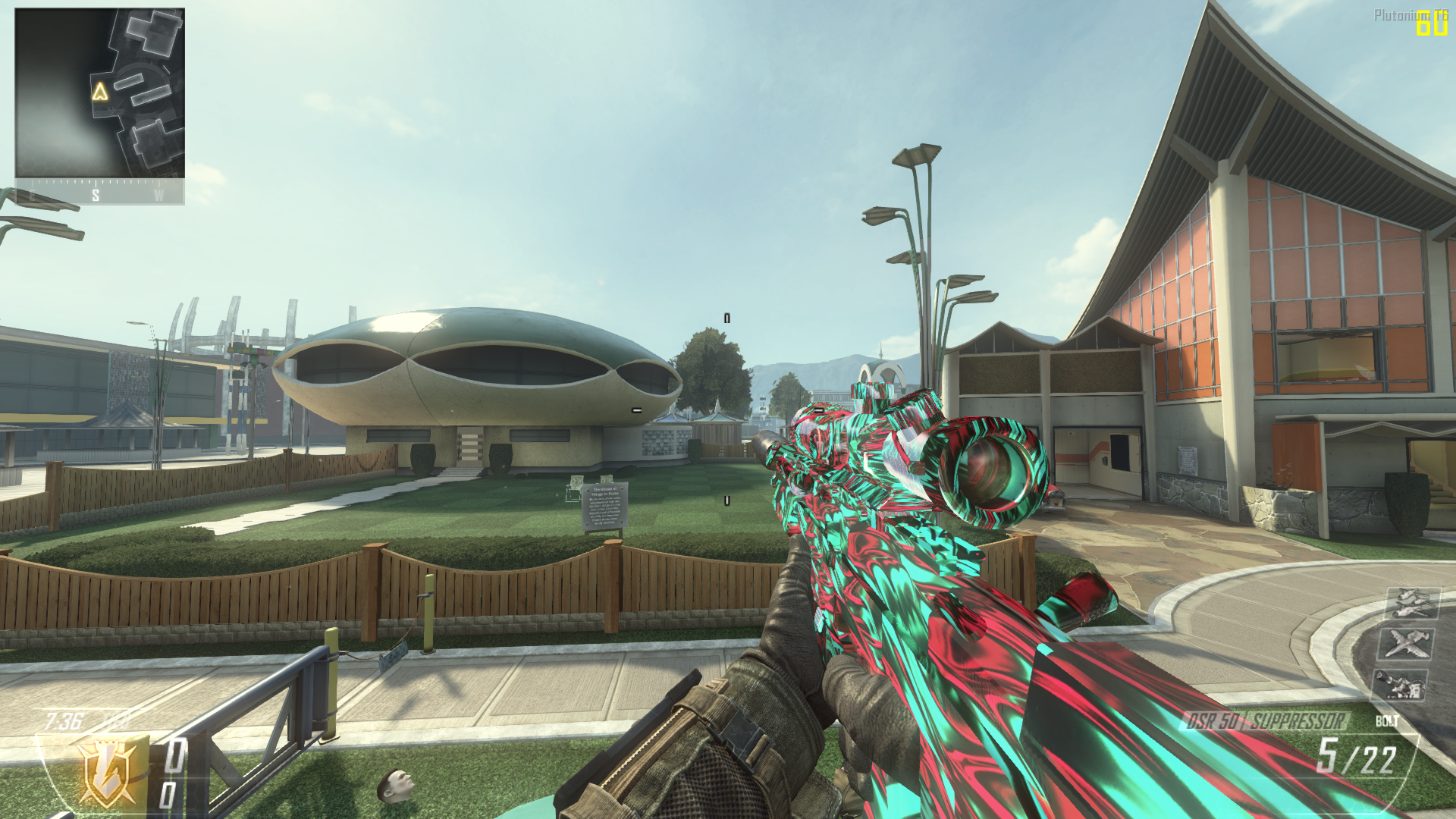Choose the gun turret scorestreak icon

(1400, 684)
